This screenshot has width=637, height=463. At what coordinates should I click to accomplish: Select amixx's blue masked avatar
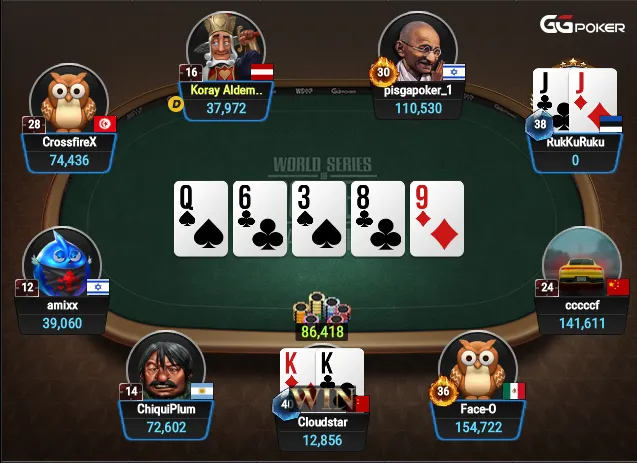[x=63, y=266]
